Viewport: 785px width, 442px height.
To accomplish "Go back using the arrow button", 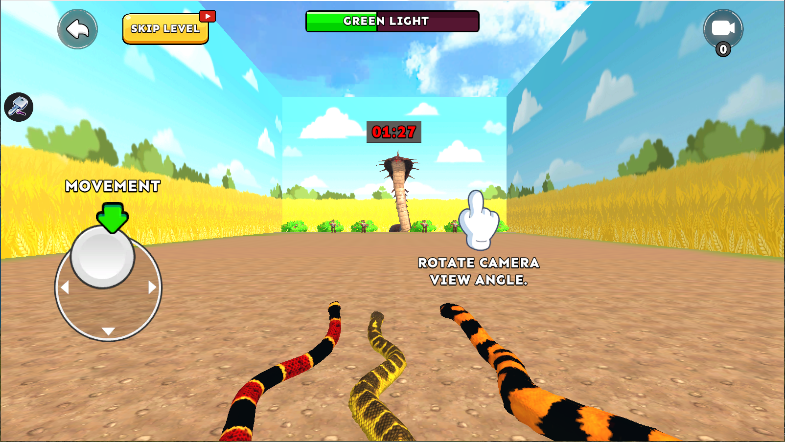I will 78,29.
